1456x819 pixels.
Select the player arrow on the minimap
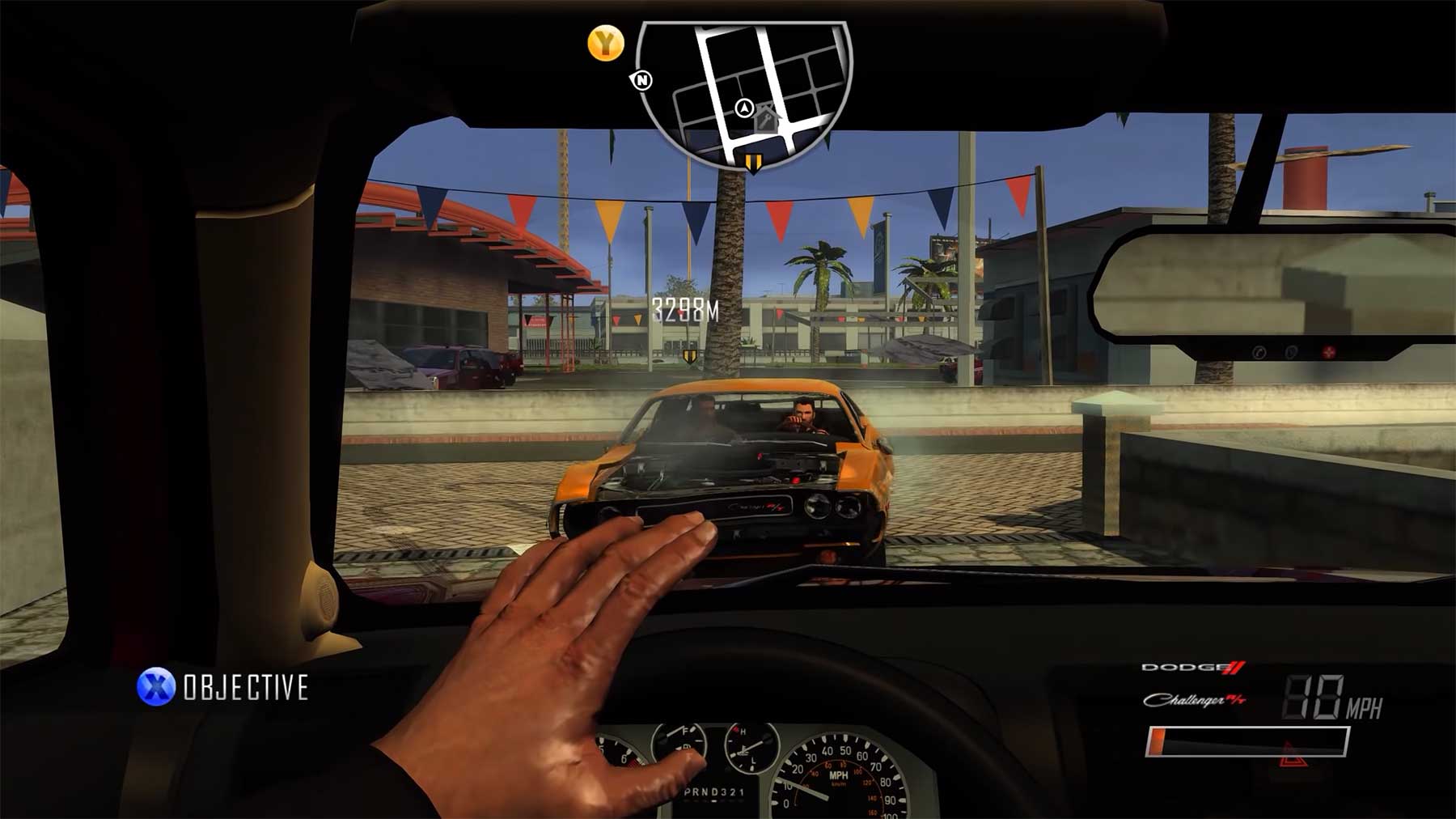point(744,108)
